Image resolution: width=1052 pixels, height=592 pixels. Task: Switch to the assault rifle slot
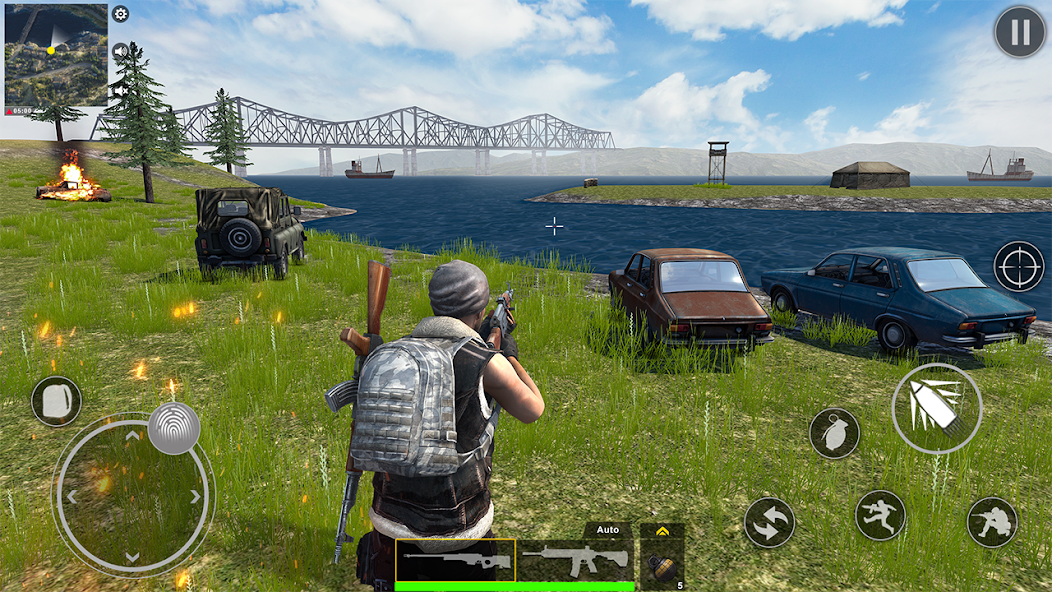tap(575, 560)
